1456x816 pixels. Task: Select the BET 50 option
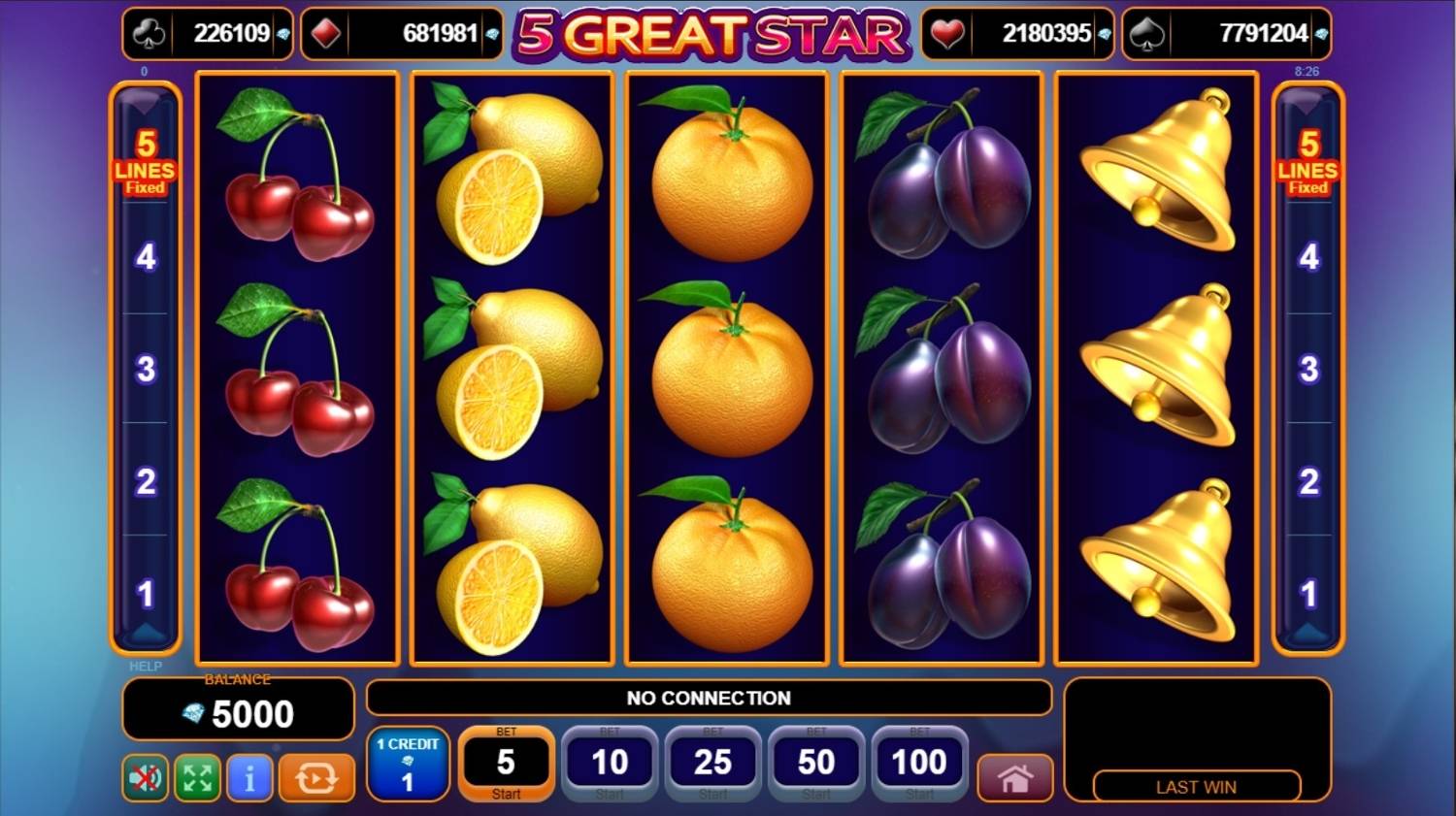pos(815,762)
